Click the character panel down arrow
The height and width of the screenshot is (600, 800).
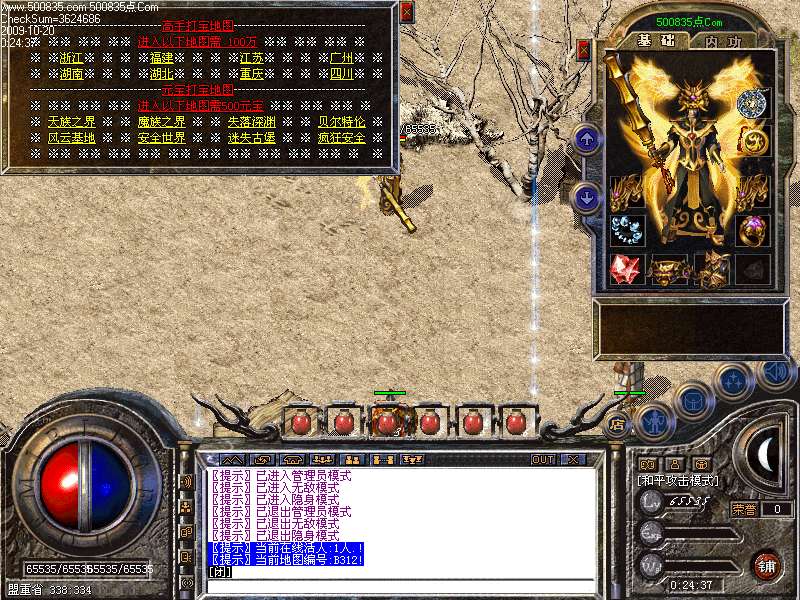(x=588, y=197)
